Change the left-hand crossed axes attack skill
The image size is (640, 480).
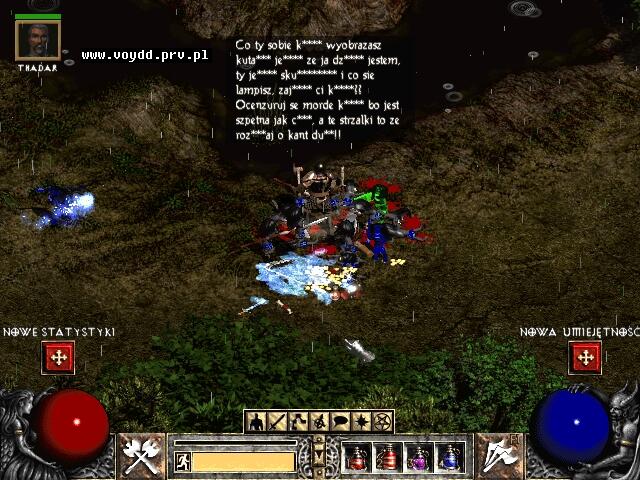138,454
